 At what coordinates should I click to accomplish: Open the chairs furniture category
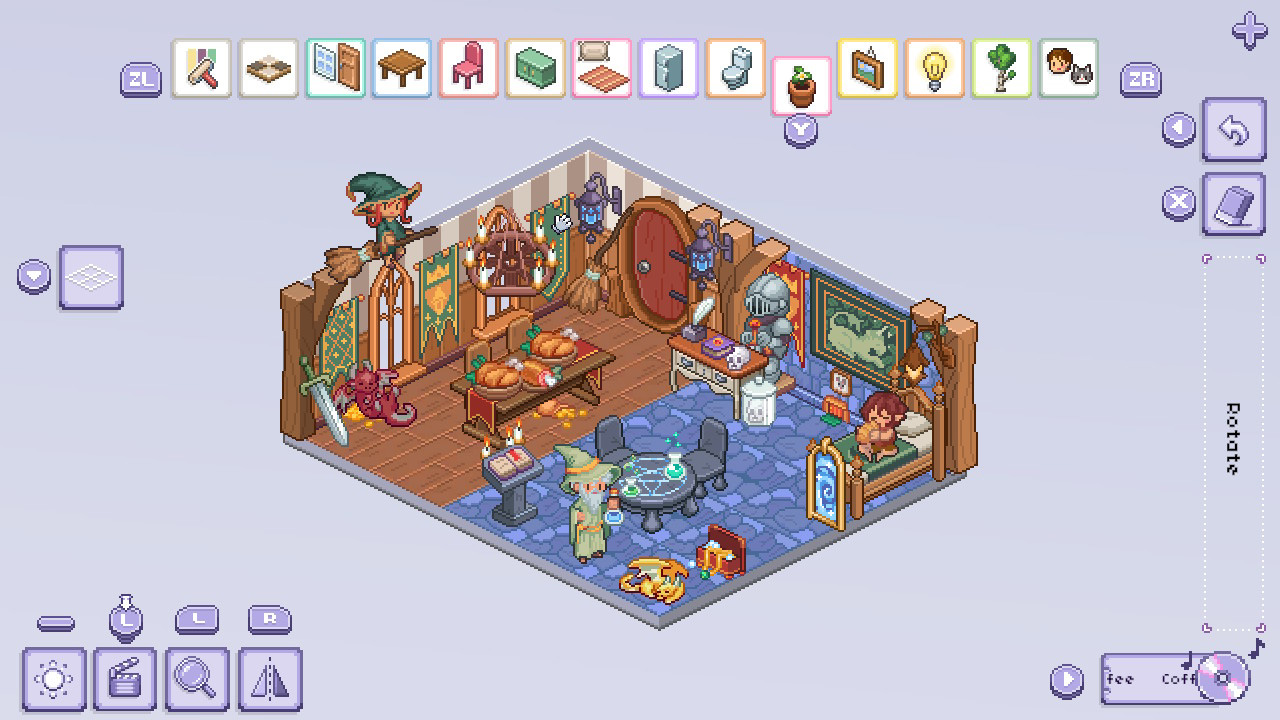(x=468, y=68)
